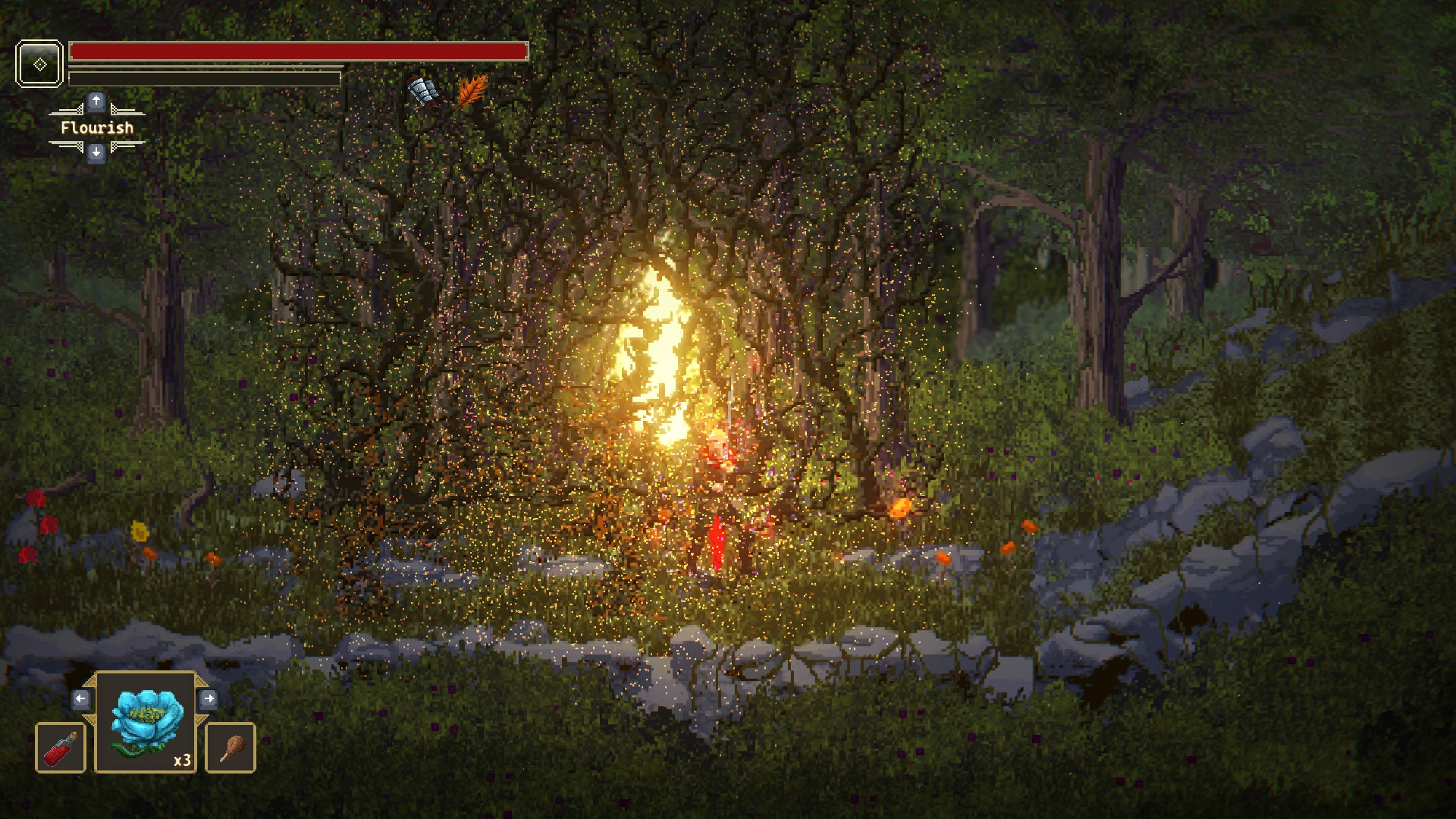Choose the red potion vial slot

(61, 748)
